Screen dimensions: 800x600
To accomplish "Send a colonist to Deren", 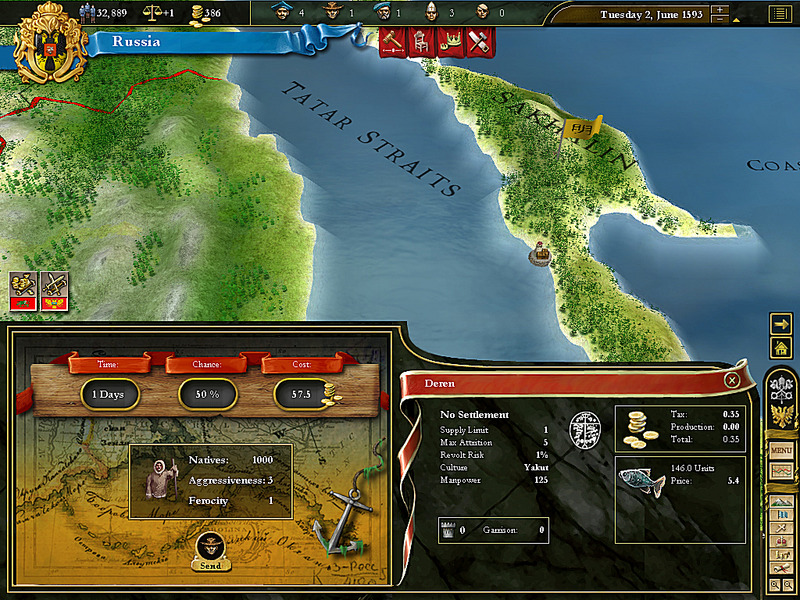I will [x=210, y=548].
